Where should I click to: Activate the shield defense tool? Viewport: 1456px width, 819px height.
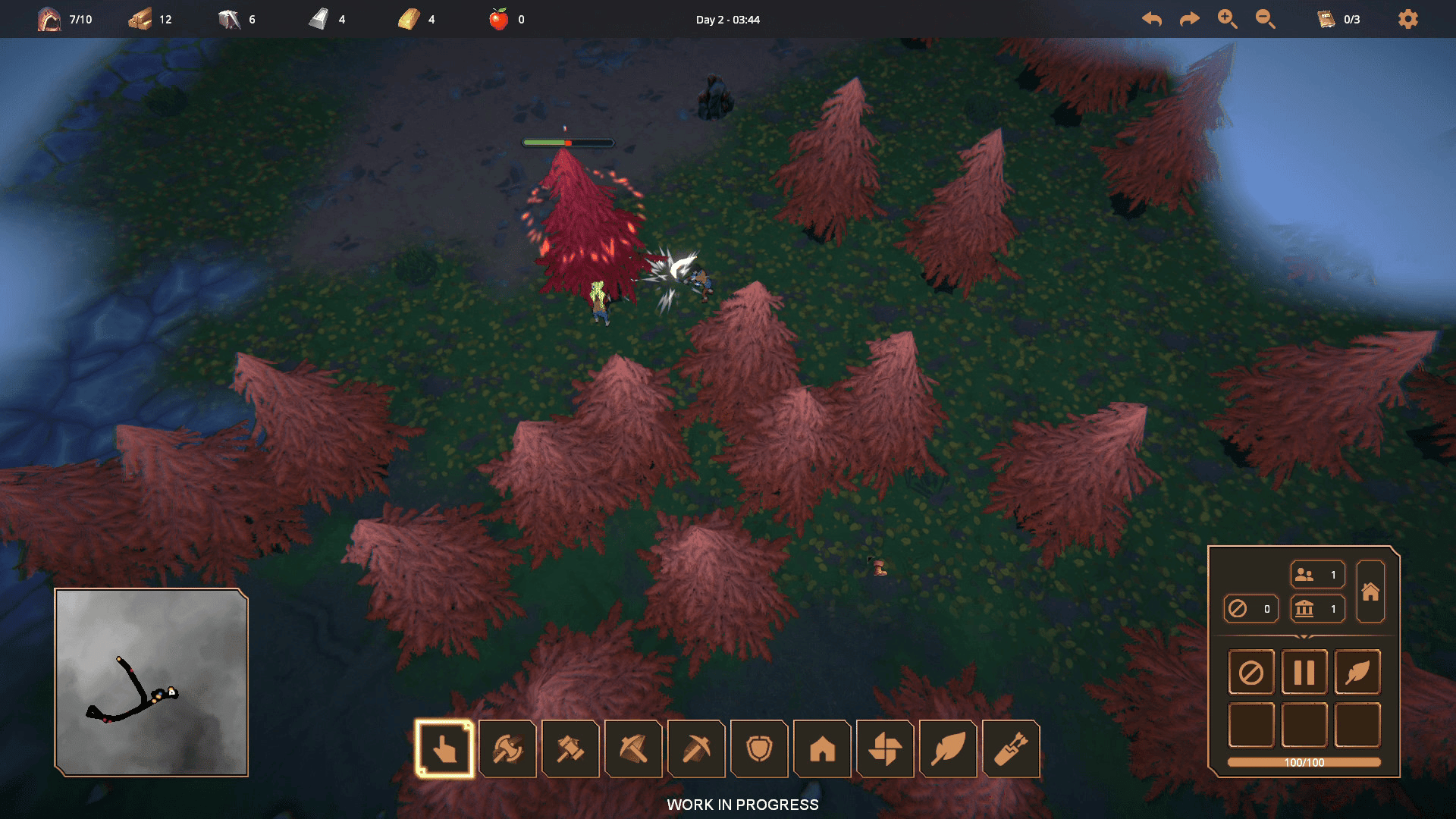click(759, 749)
